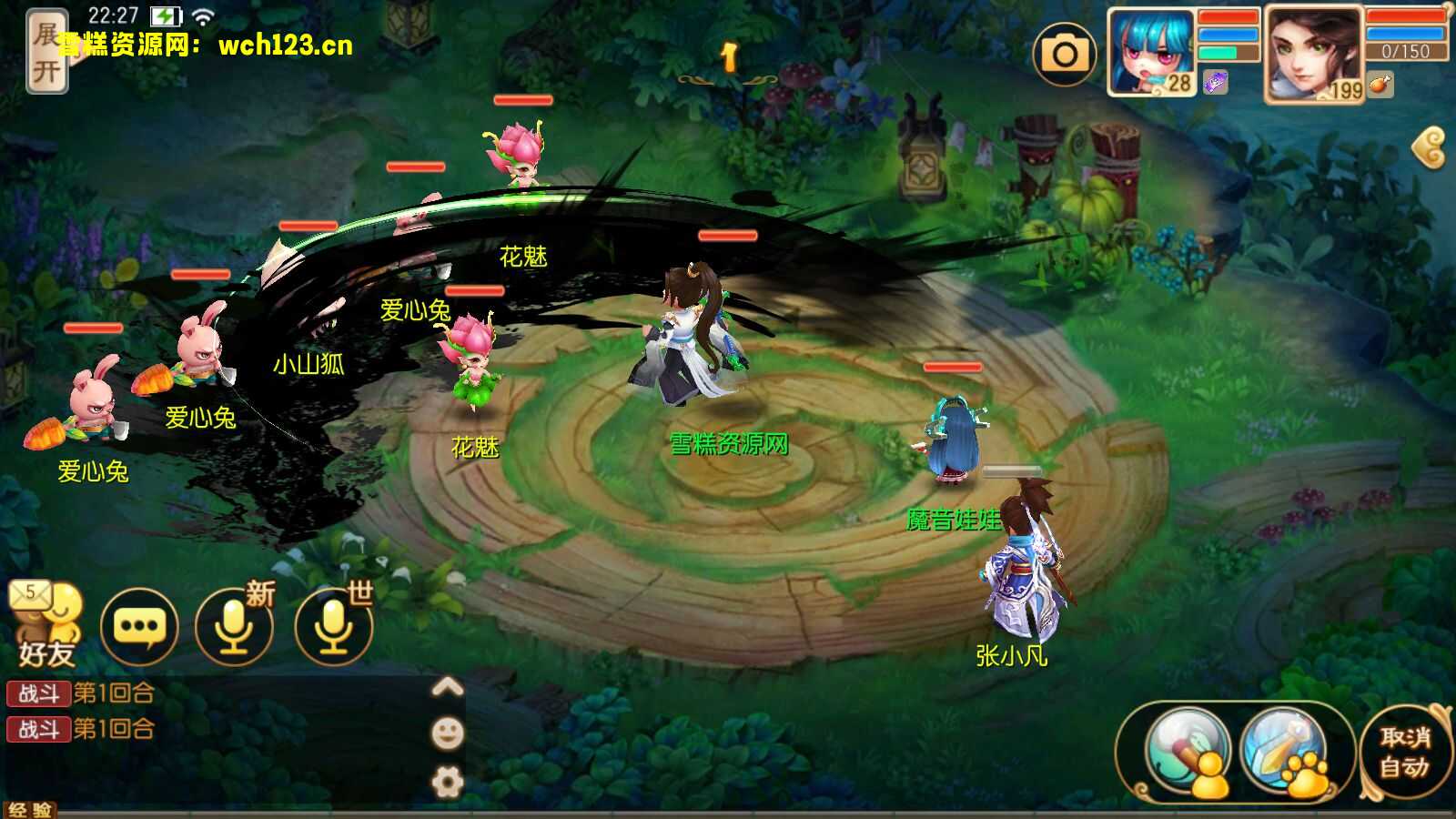The height and width of the screenshot is (819, 1456).
Task: Open the 好友 friends list
Action: pyautogui.click(x=45, y=628)
